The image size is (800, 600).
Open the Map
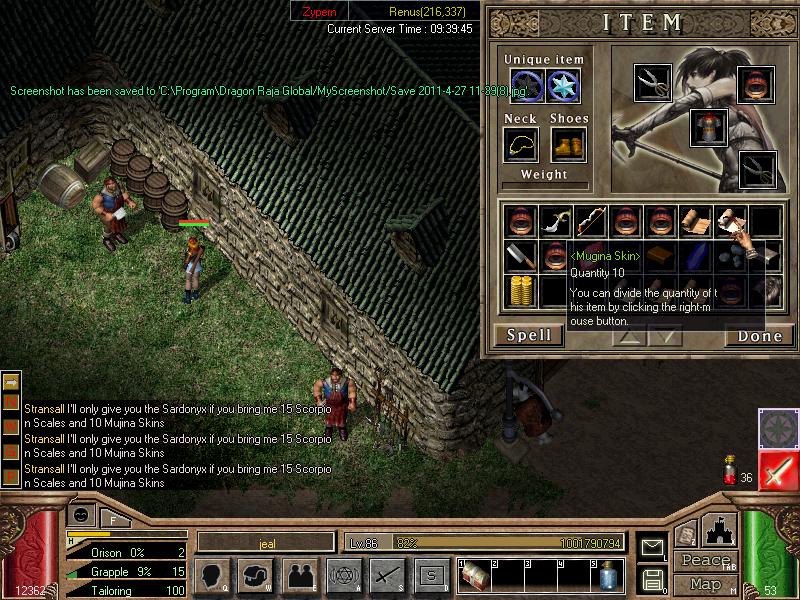(x=705, y=583)
